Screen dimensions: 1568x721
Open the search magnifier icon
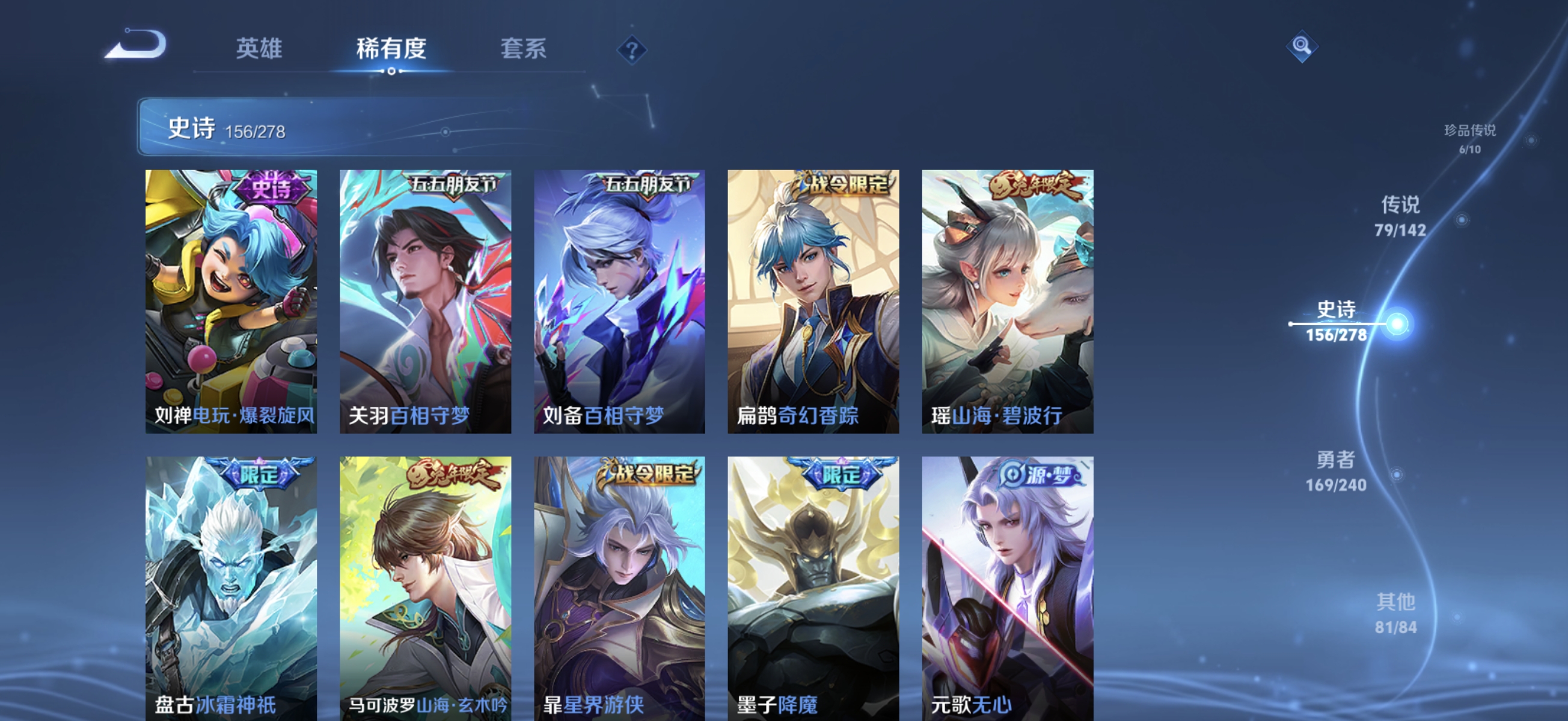coord(1303,46)
